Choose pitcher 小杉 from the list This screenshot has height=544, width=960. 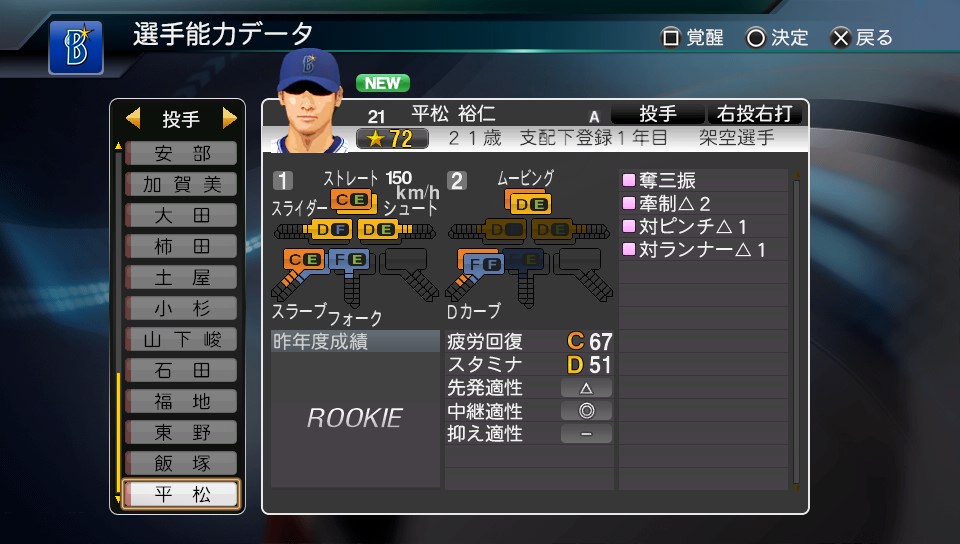tap(182, 309)
